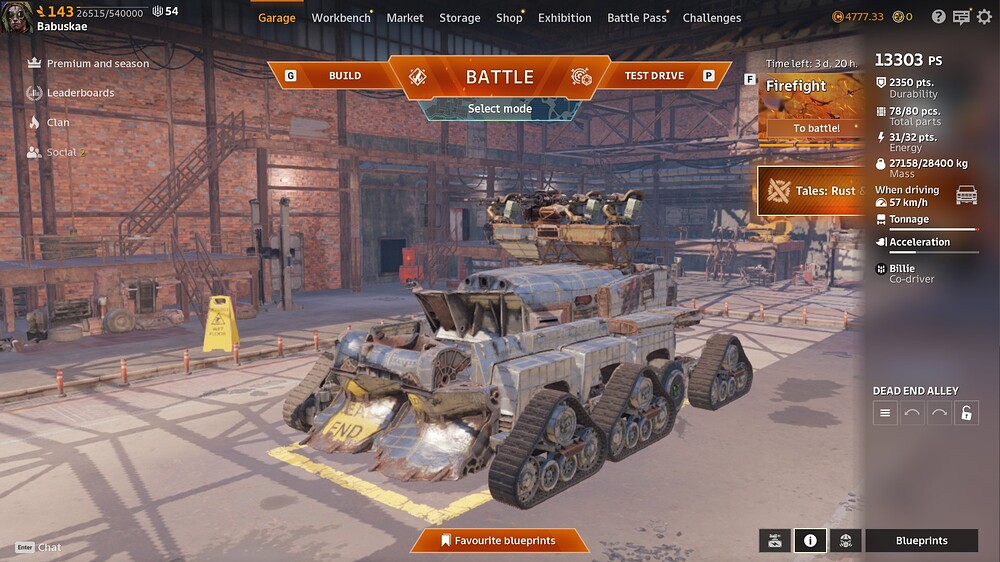Click 'To battle!' on the Firefight event
Image resolution: width=1000 pixels, height=562 pixels.
pos(816,128)
